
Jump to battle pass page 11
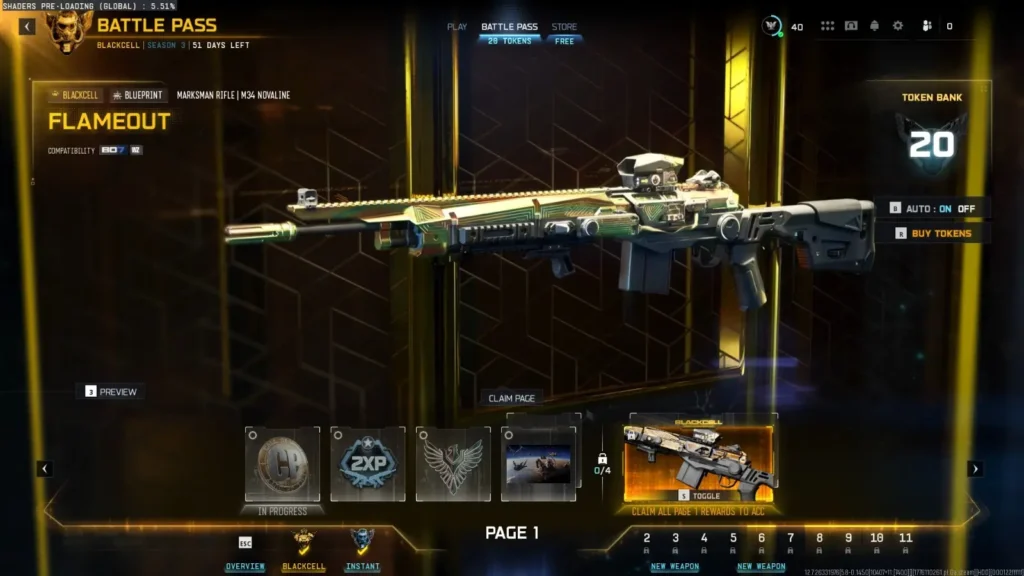point(905,539)
